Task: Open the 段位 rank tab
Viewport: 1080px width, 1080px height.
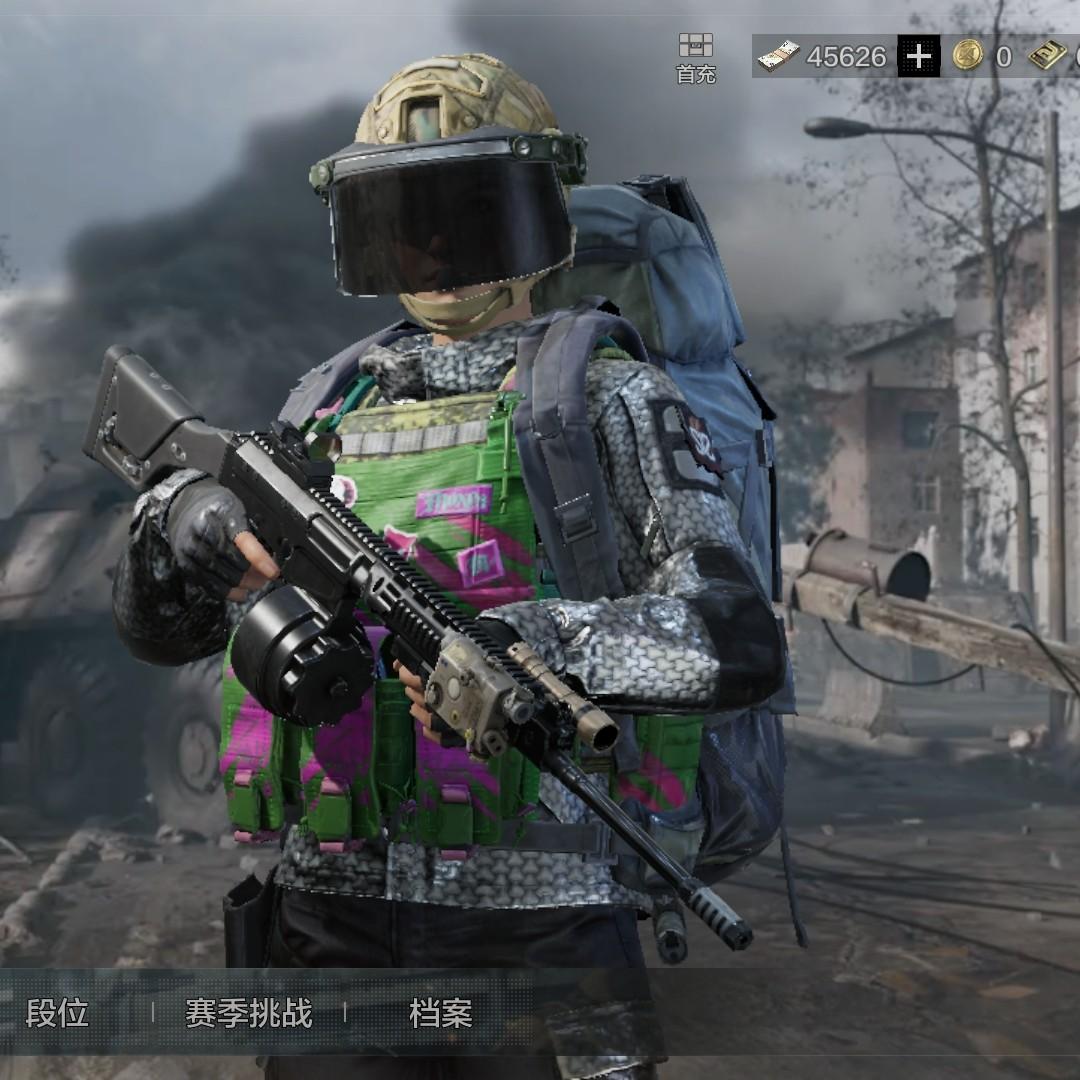Action: coord(57,1013)
